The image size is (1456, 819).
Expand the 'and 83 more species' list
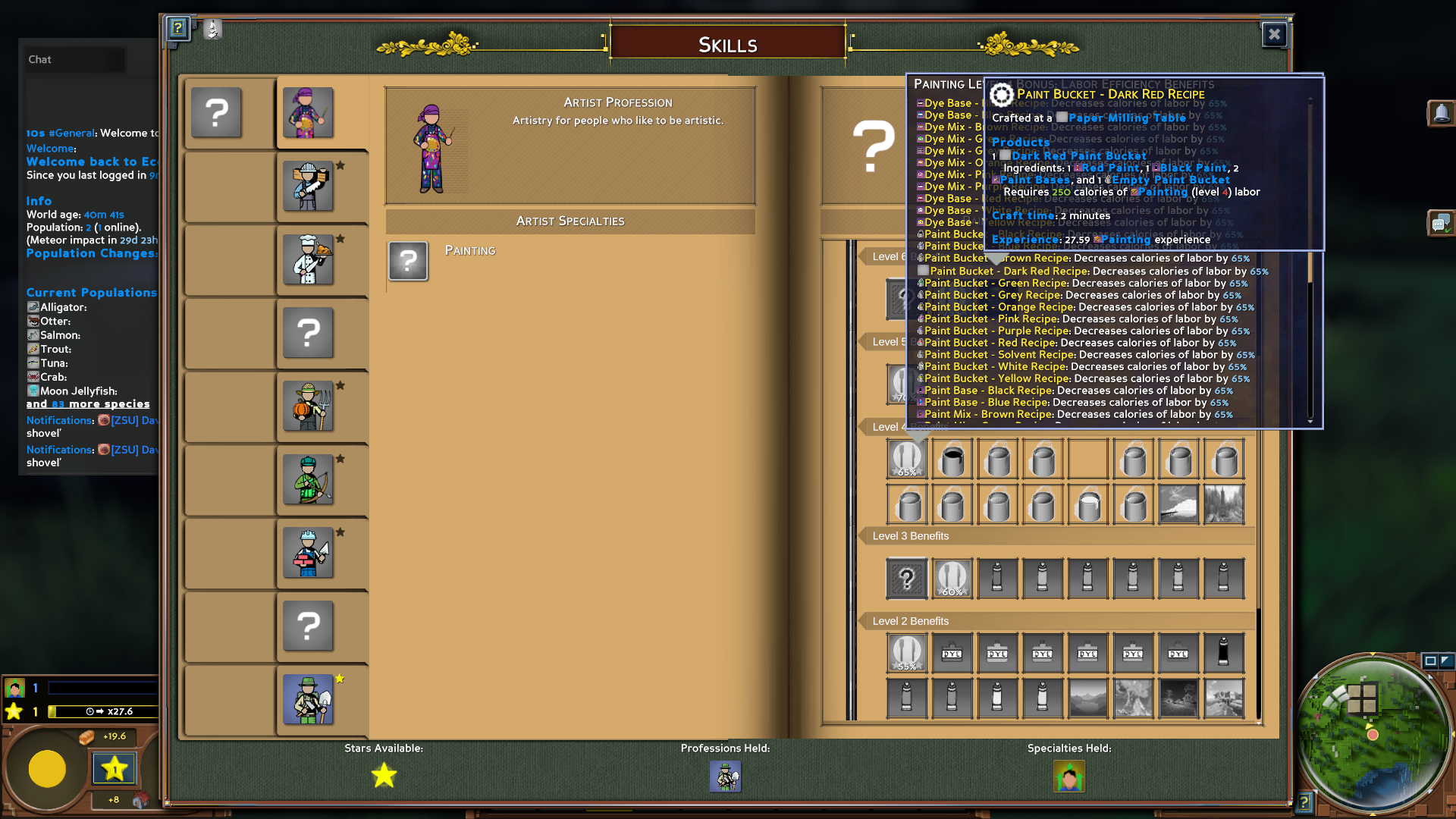click(89, 403)
